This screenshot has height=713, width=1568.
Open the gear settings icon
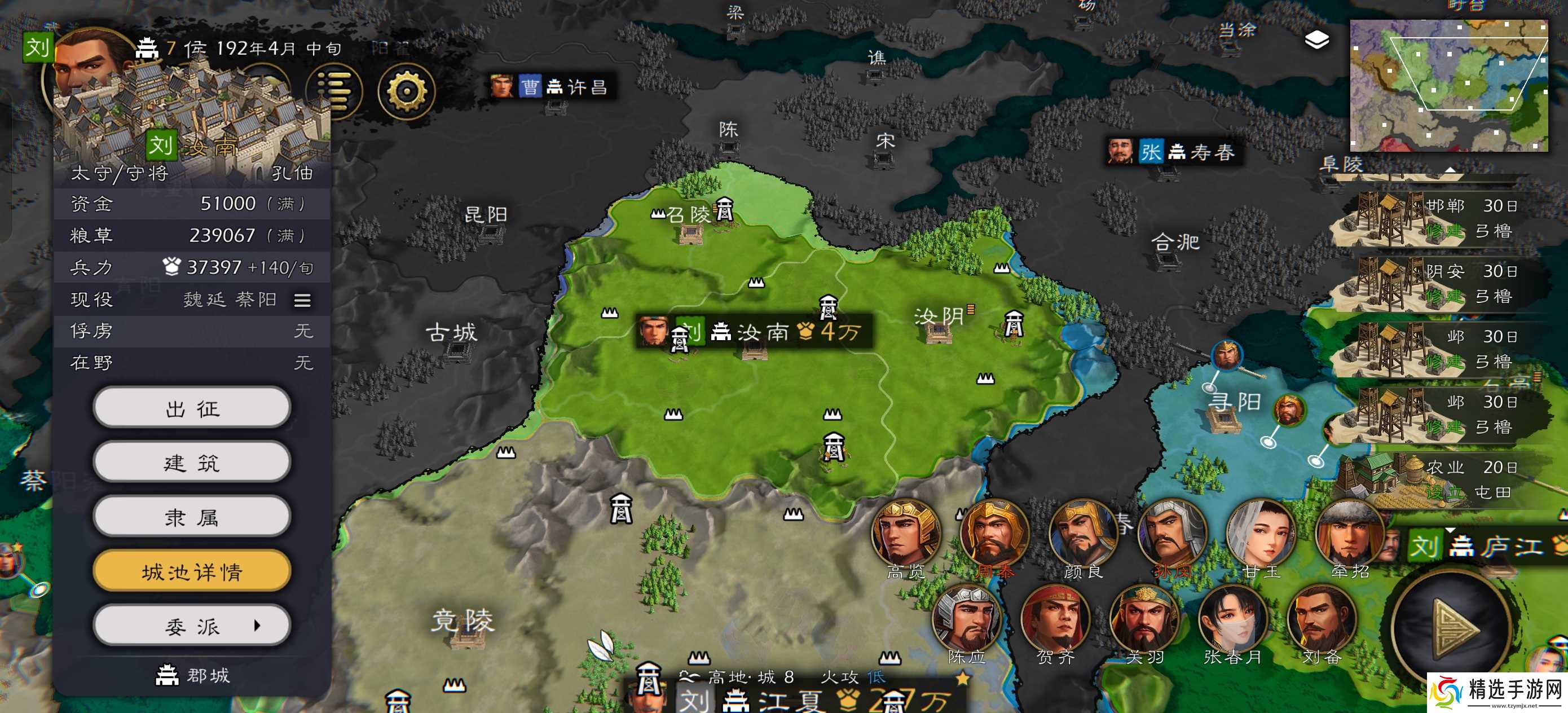(x=406, y=91)
